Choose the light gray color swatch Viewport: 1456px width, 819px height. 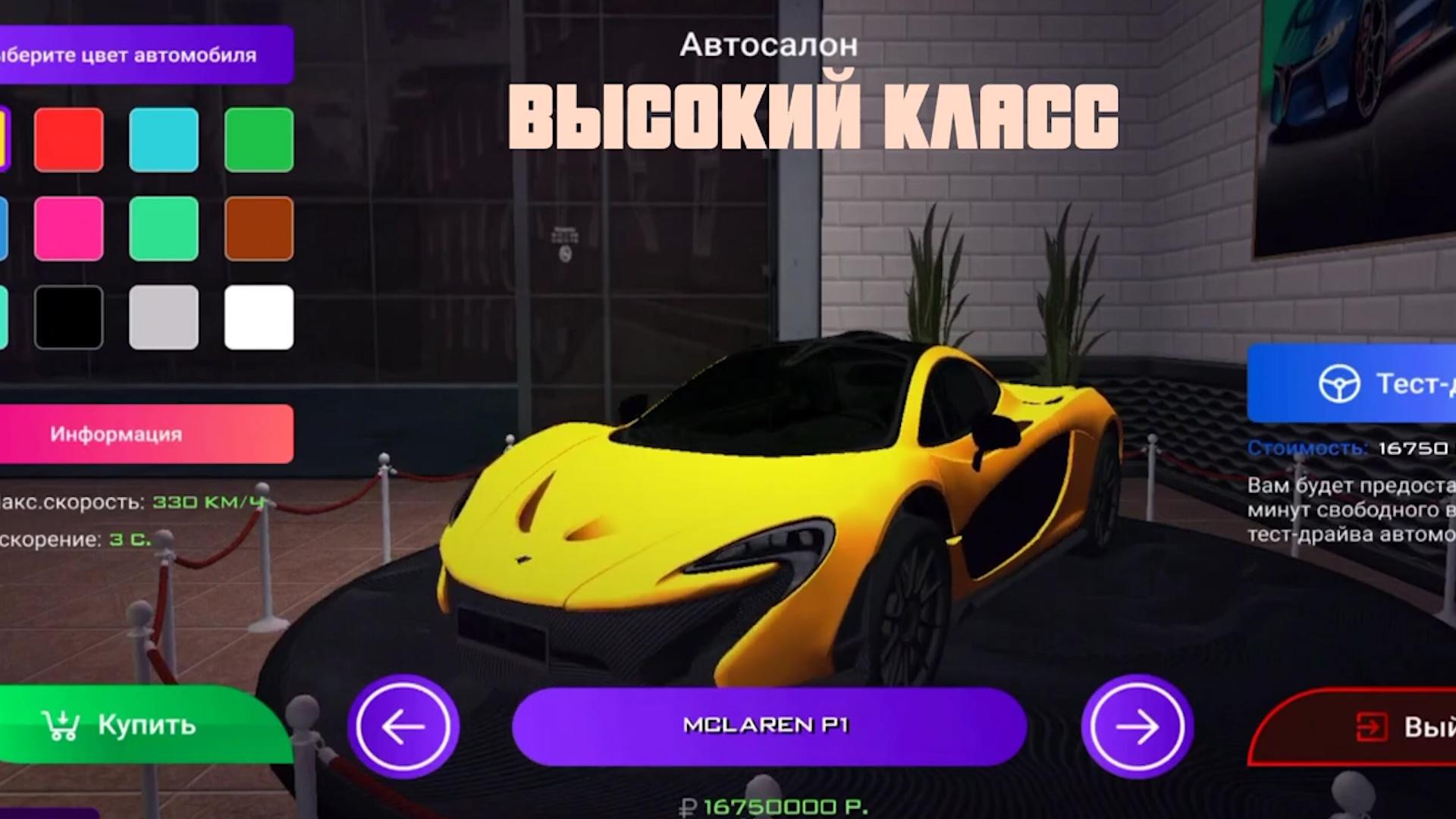coord(164,317)
